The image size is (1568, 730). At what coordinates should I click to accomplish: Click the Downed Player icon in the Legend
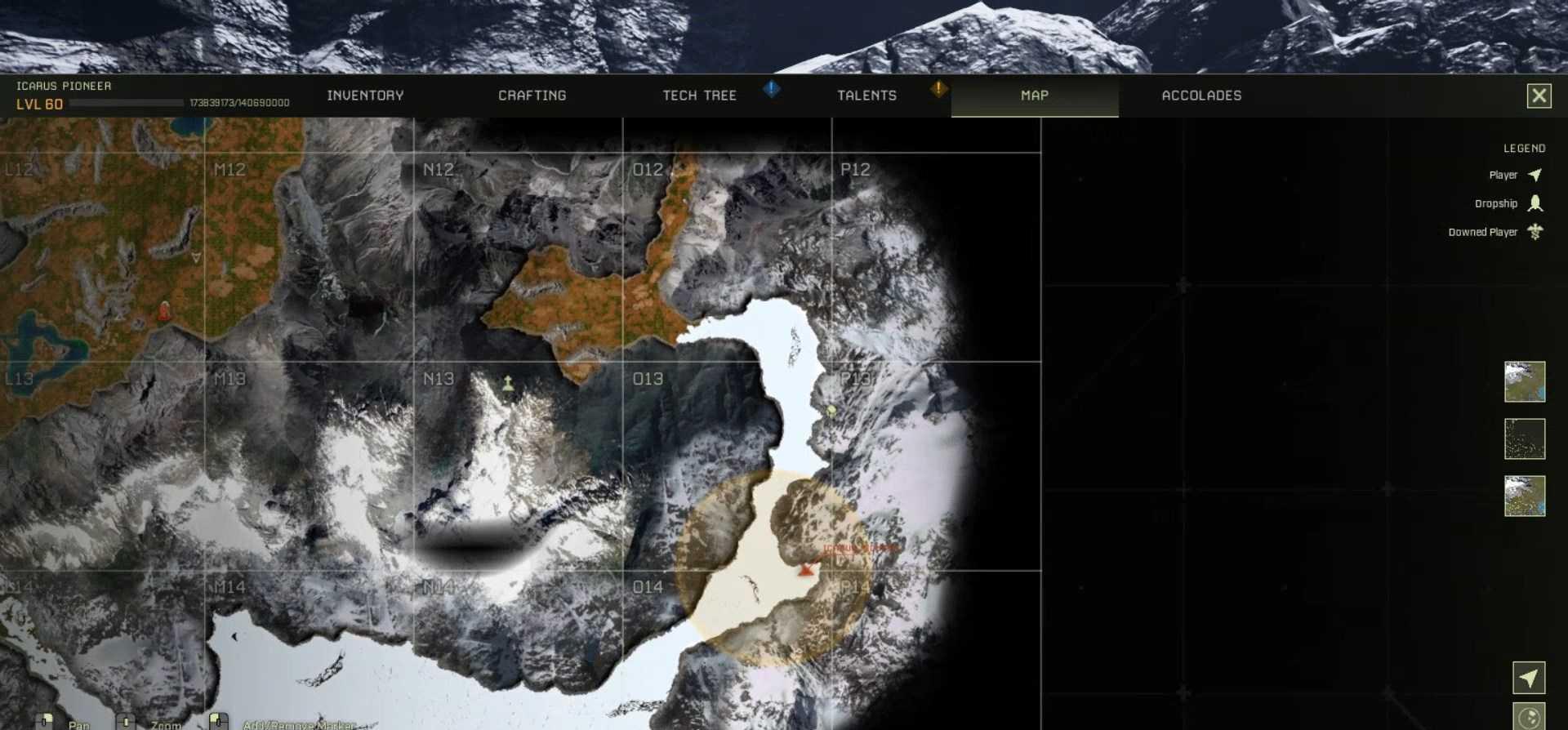pos(1536,232)
